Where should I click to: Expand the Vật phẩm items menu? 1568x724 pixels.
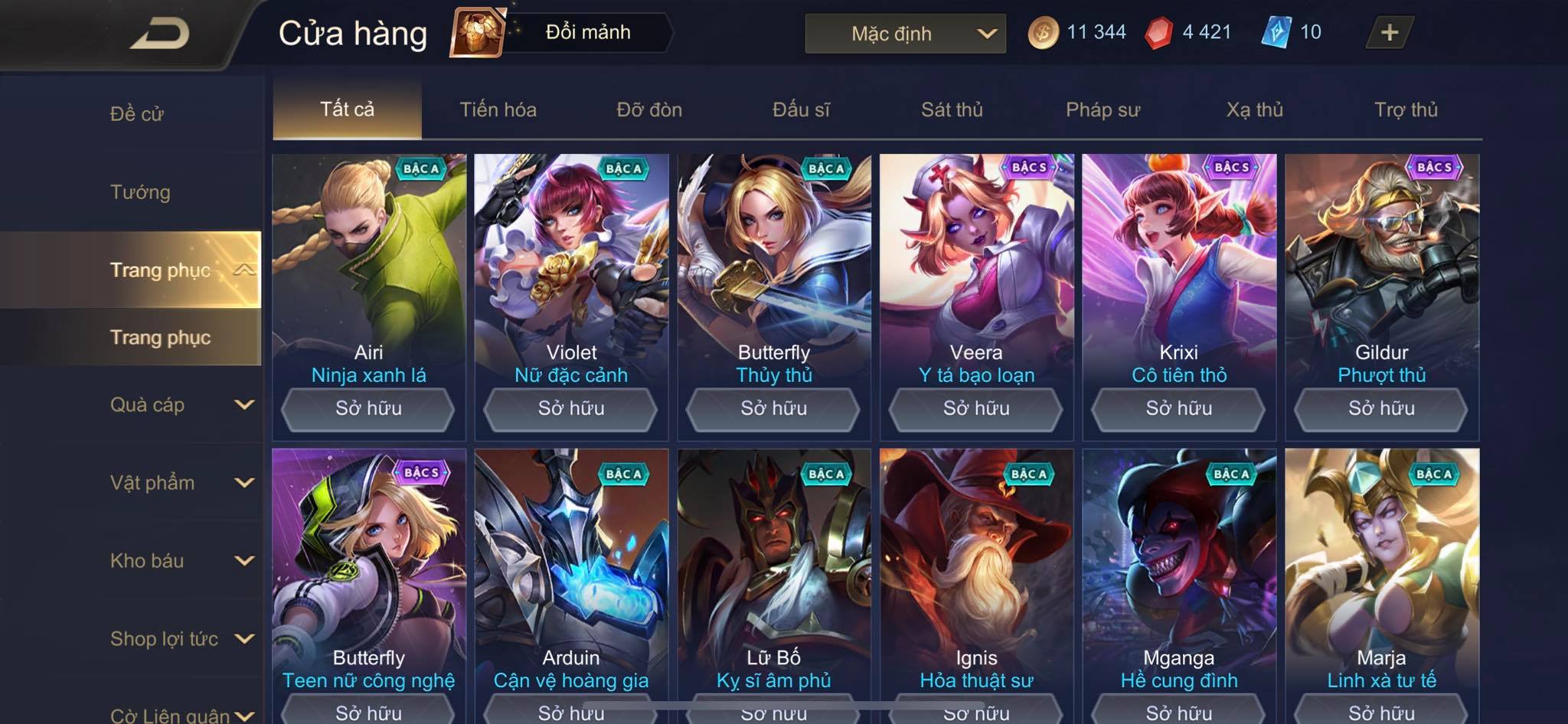point(180,483)
